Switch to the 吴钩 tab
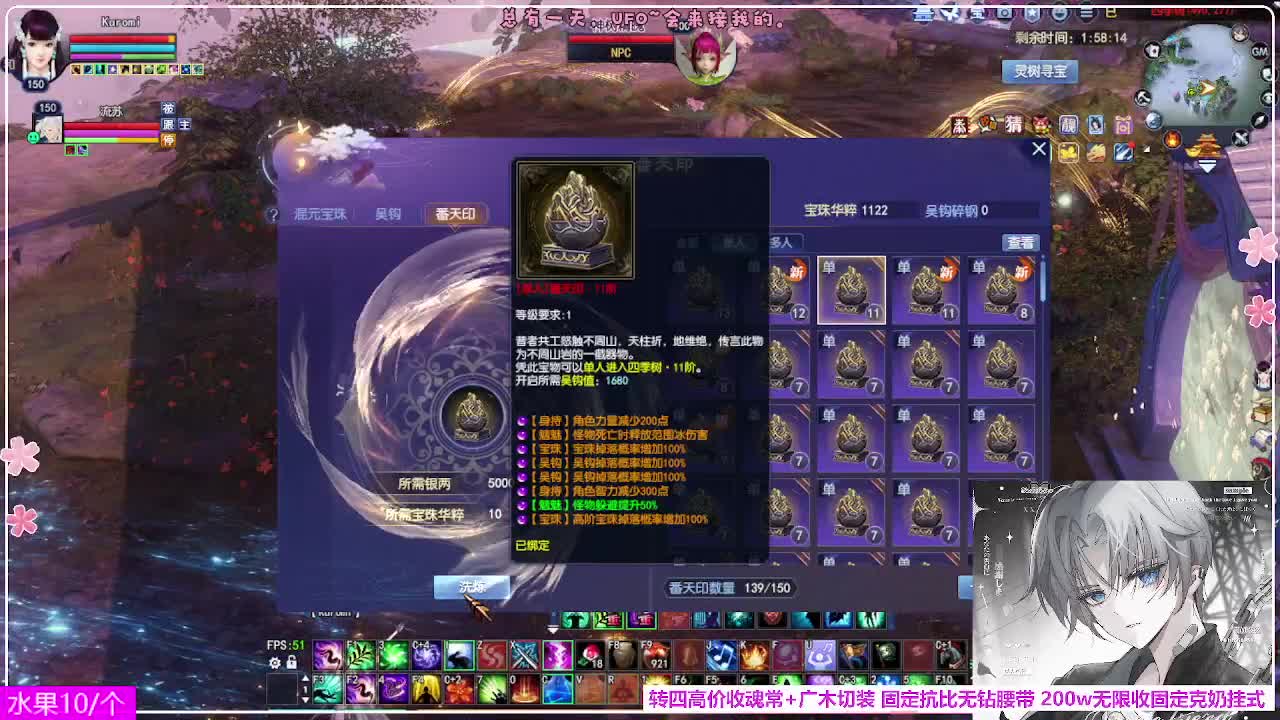The height and width of the screenshot is (720, 1280). point(388,214)
